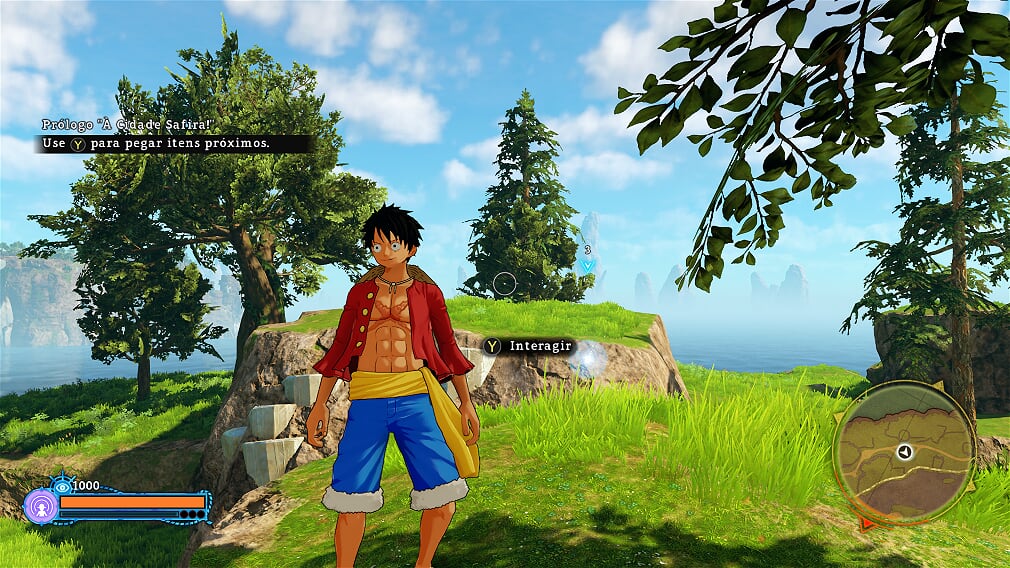
Task: Click the purple character stance icon
Action: (x=41, y=505)
